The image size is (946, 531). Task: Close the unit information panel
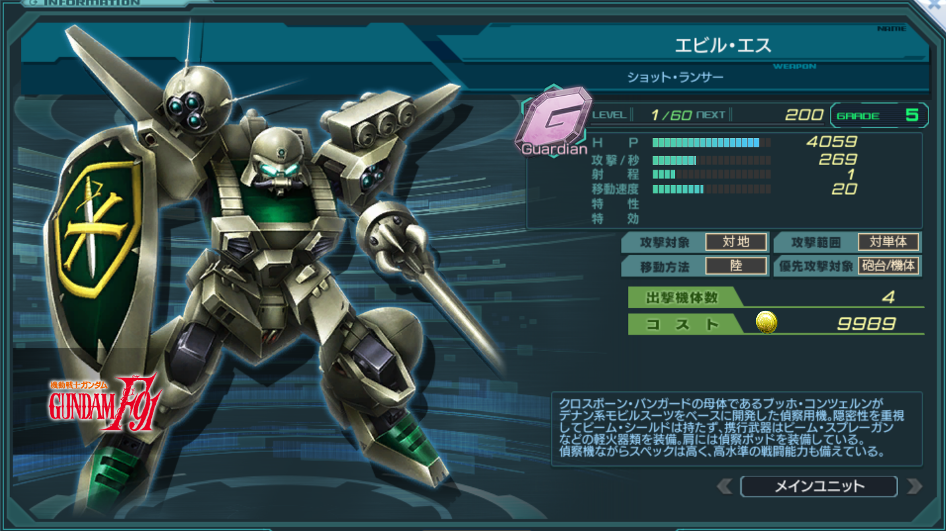point(932,6)
